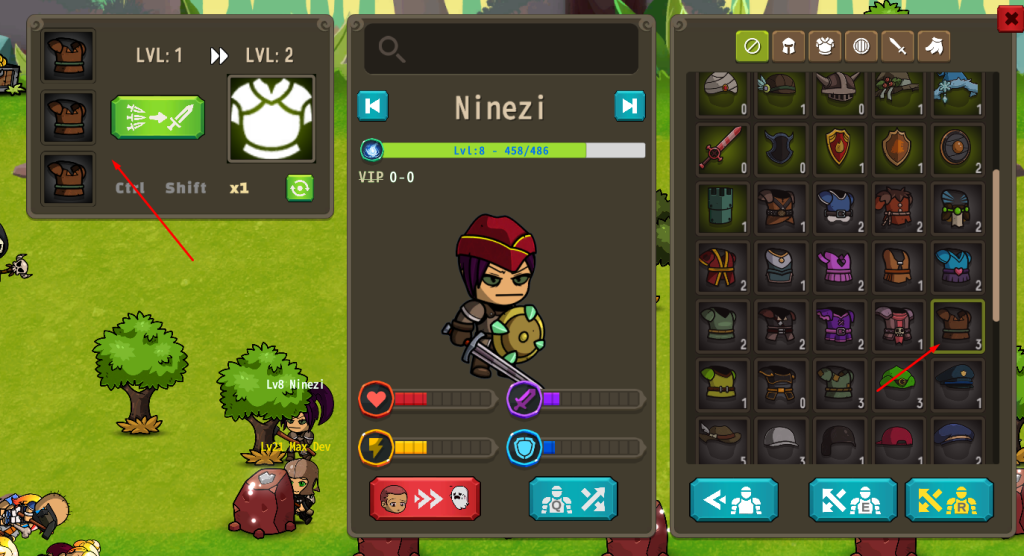Switch to the helmet filter tab
This screenshot has height=556, width=1024.
coord(788,46)
